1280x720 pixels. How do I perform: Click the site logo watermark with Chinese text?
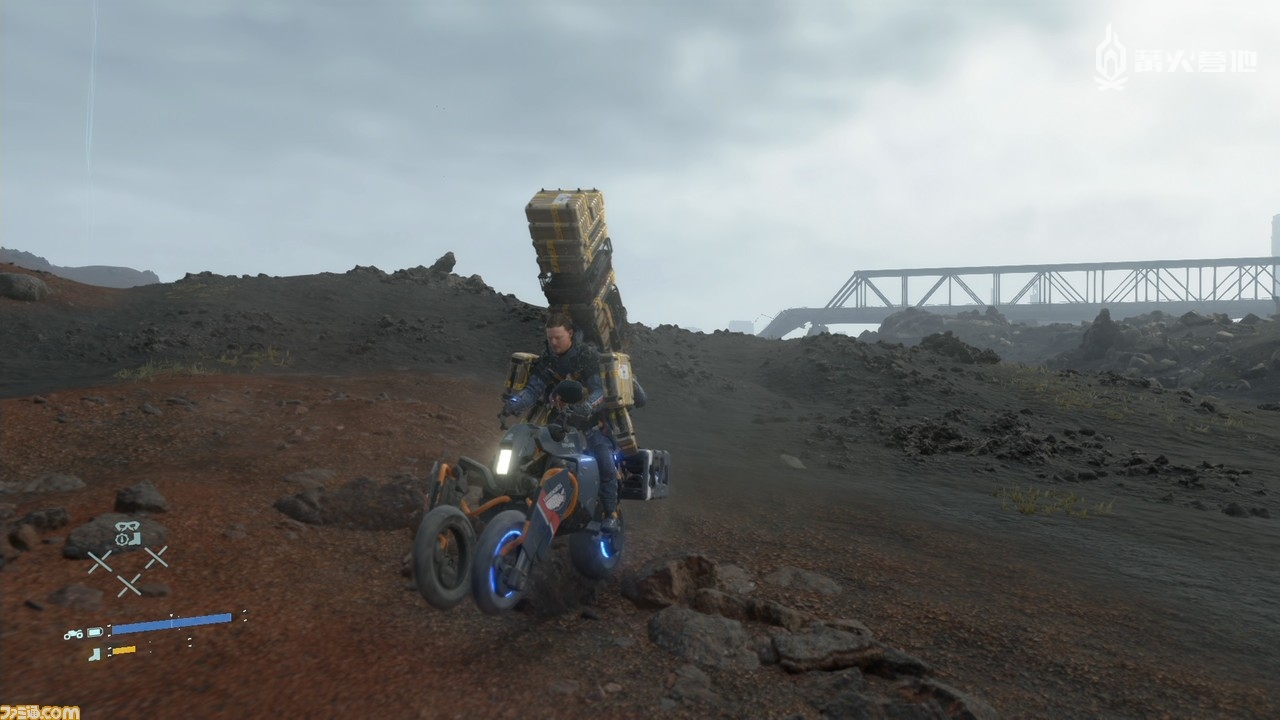pyautogui.click(x=1176, y=59)
